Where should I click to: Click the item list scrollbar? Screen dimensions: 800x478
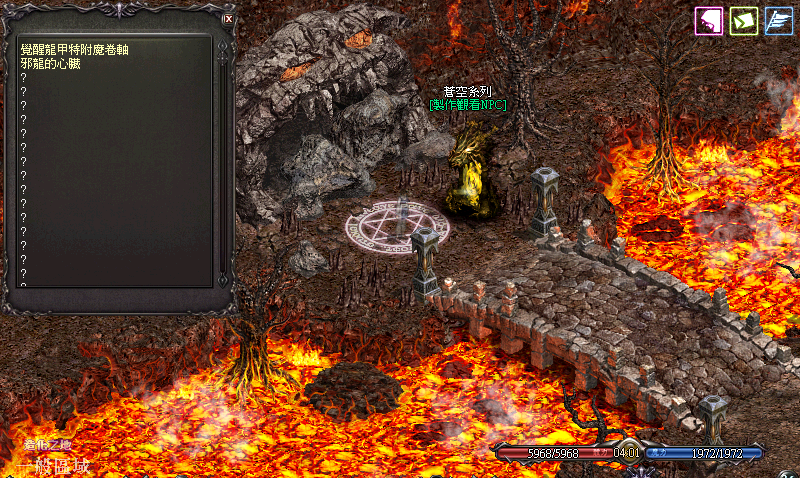coord(221,160)
